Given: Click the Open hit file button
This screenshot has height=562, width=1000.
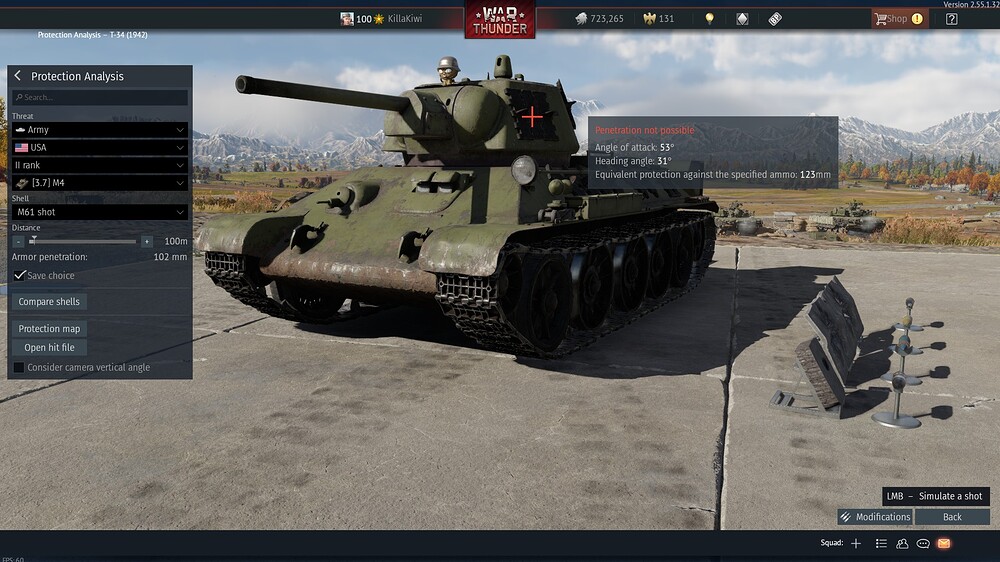Looking at the screenshot, I should (49, 348).
